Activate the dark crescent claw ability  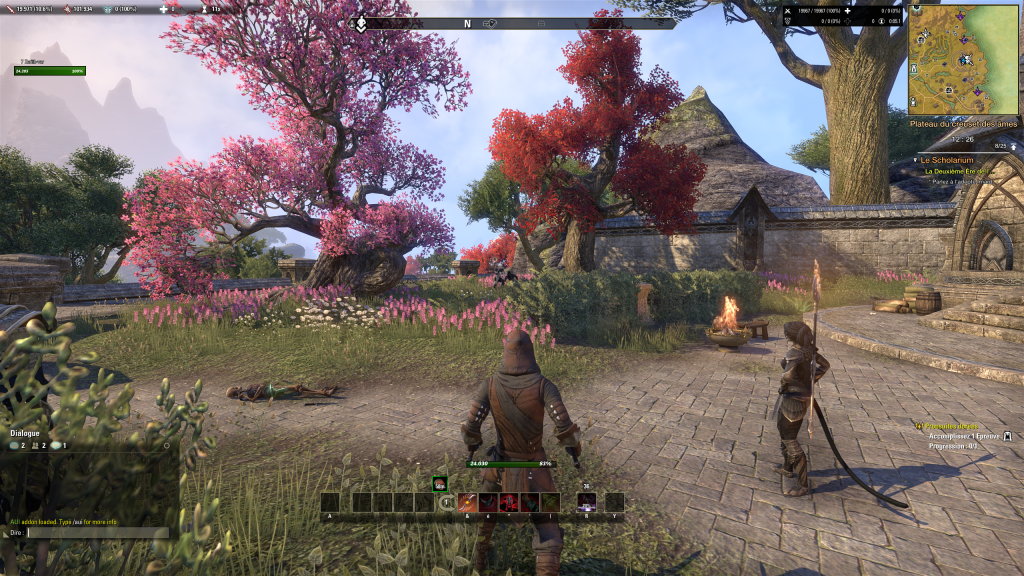tap(488, 502)
